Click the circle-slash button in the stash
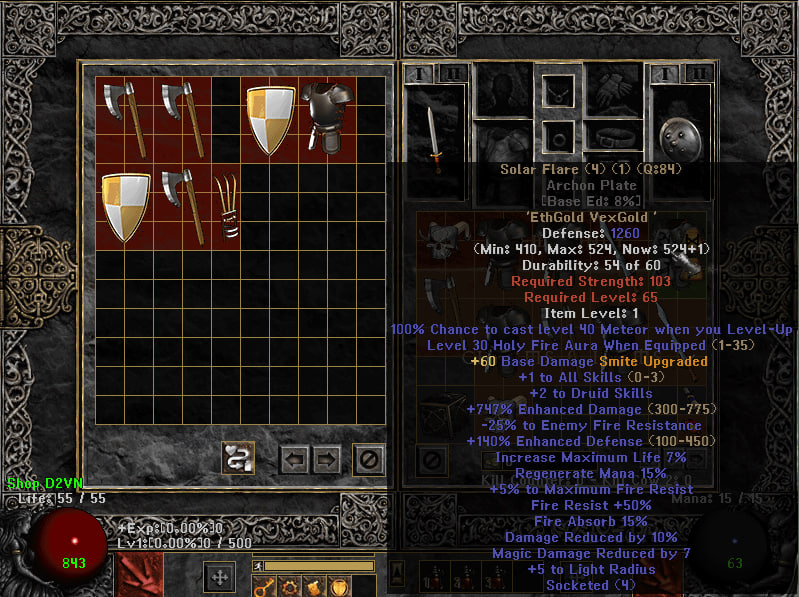Screen dimensions: 799x597 tap(370, 460)
